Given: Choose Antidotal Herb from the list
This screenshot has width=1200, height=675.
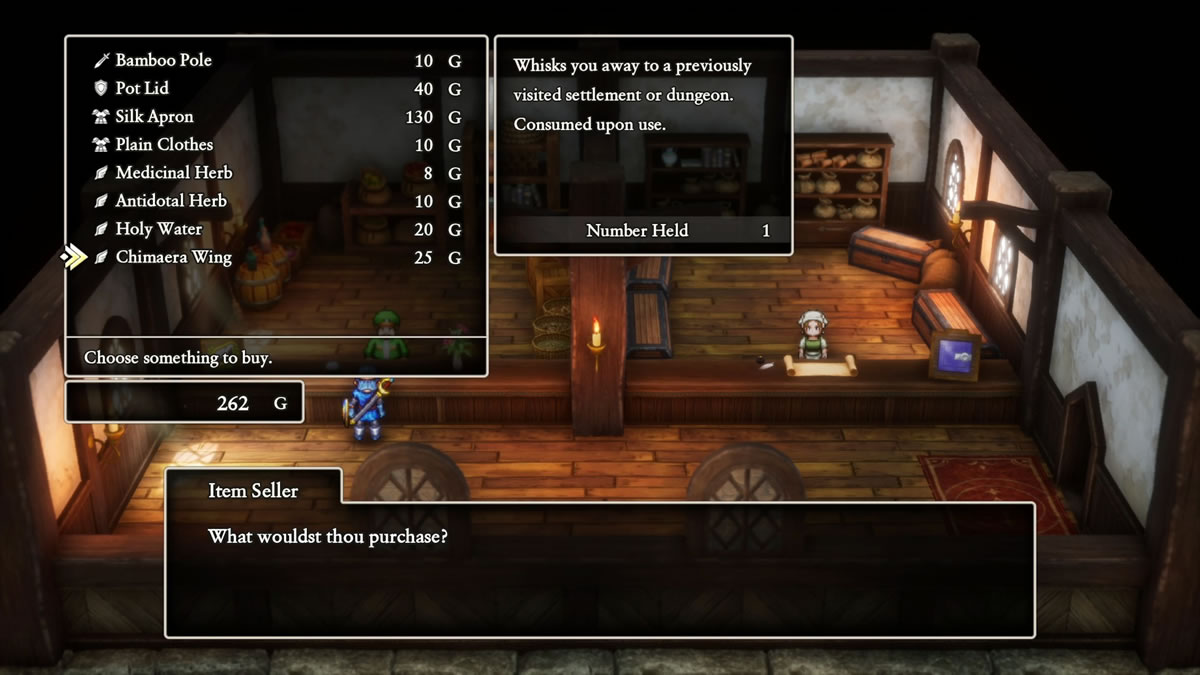Looking at the screenshot, I should tap(171, 201).
